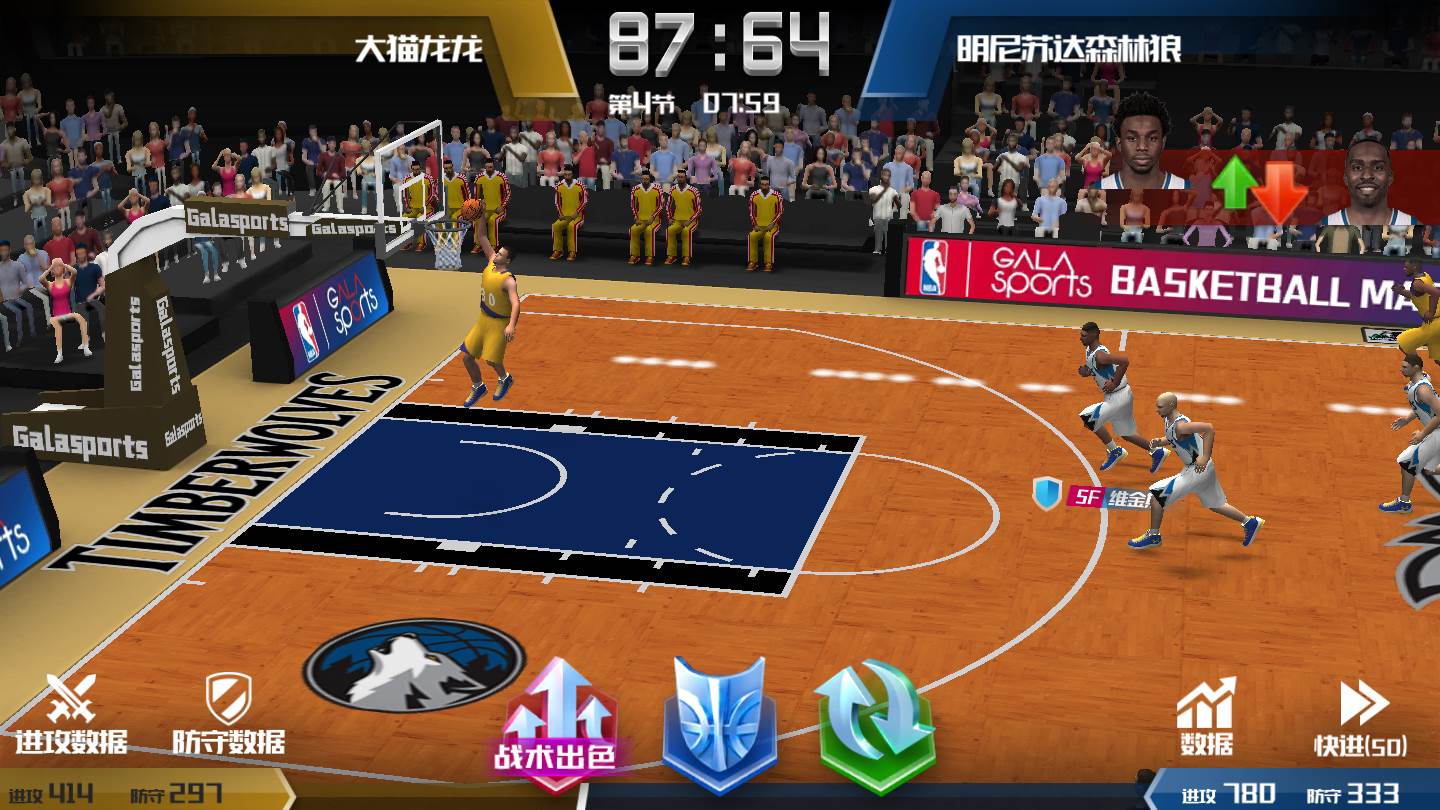This screenshot has width=1440, height=810.
Task: Fast forward the match with 快进
Action: point(1361,716)
